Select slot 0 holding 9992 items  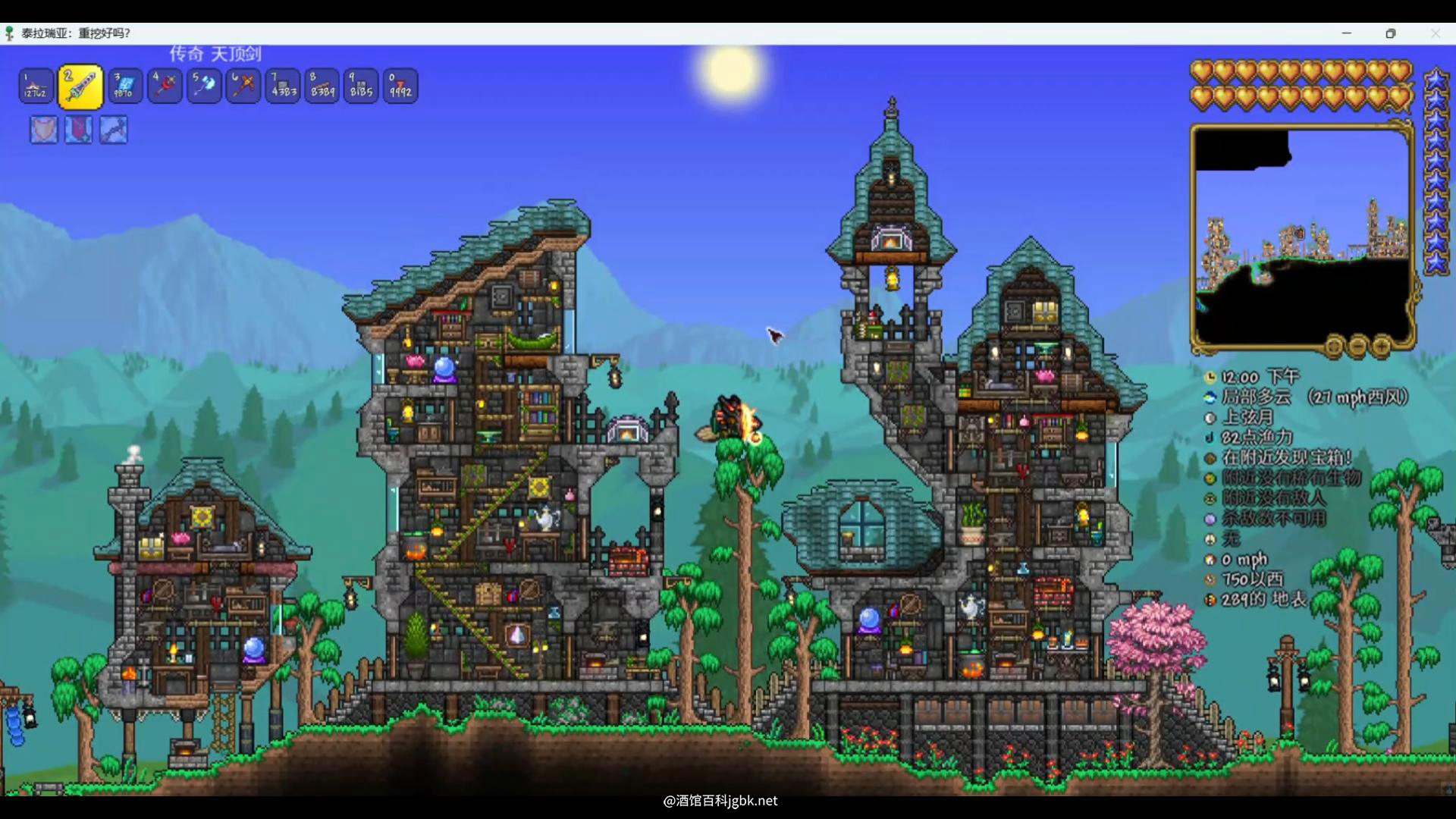point(400,86)
